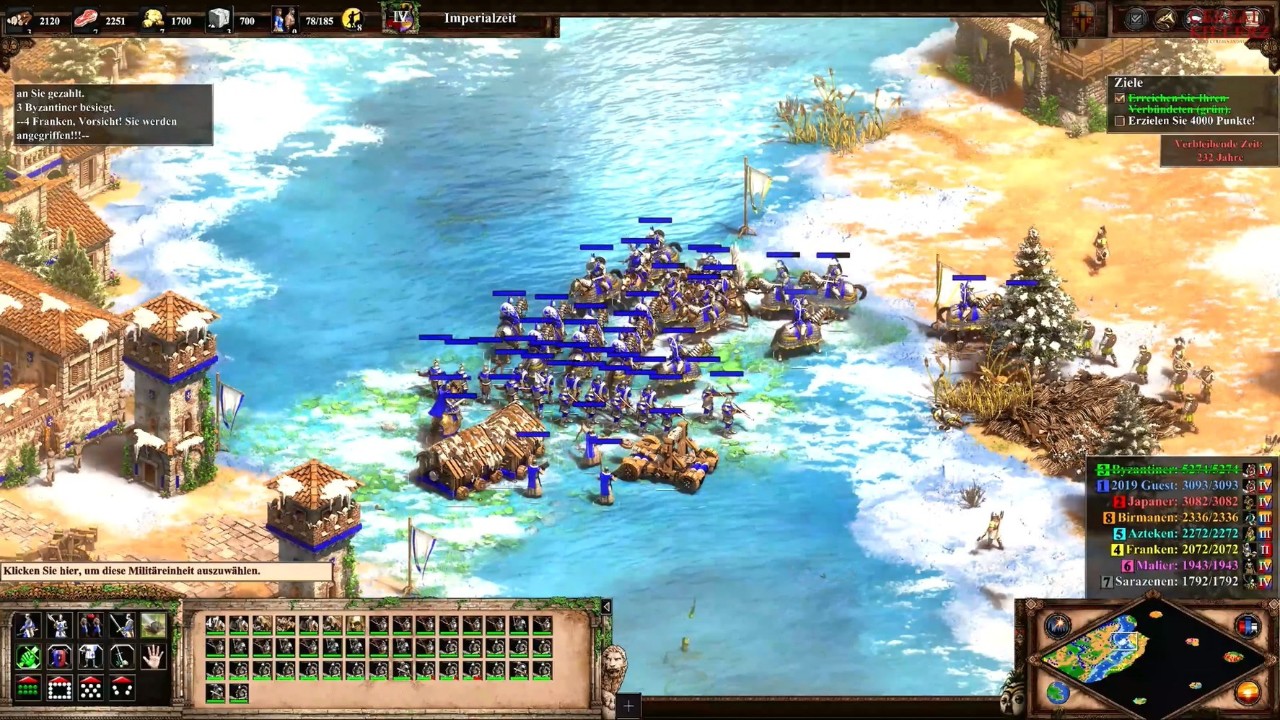
Task: Click the open hand stop command
Action: 153,657
